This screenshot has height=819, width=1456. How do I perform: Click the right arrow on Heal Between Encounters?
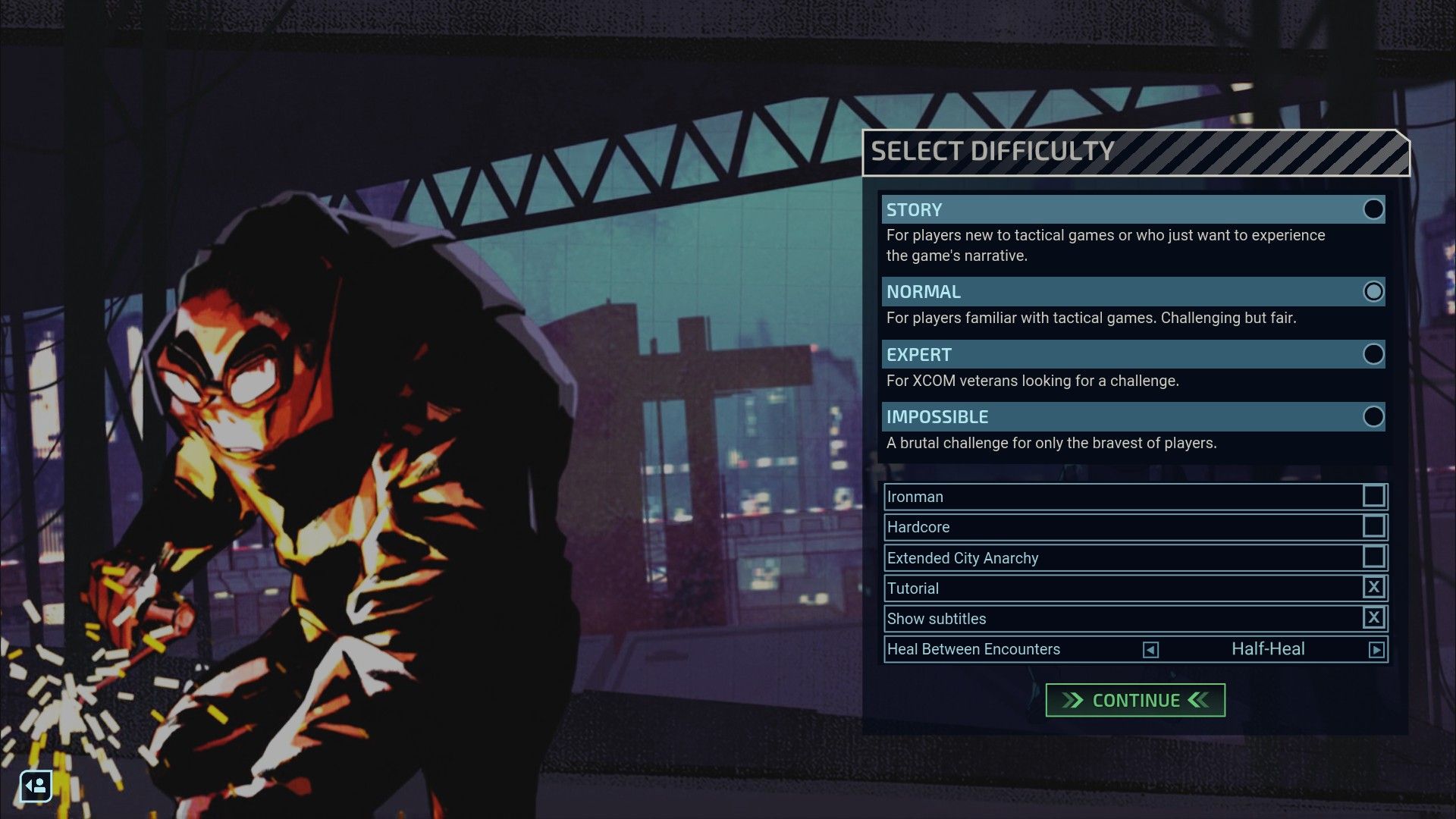point(1376,649)
